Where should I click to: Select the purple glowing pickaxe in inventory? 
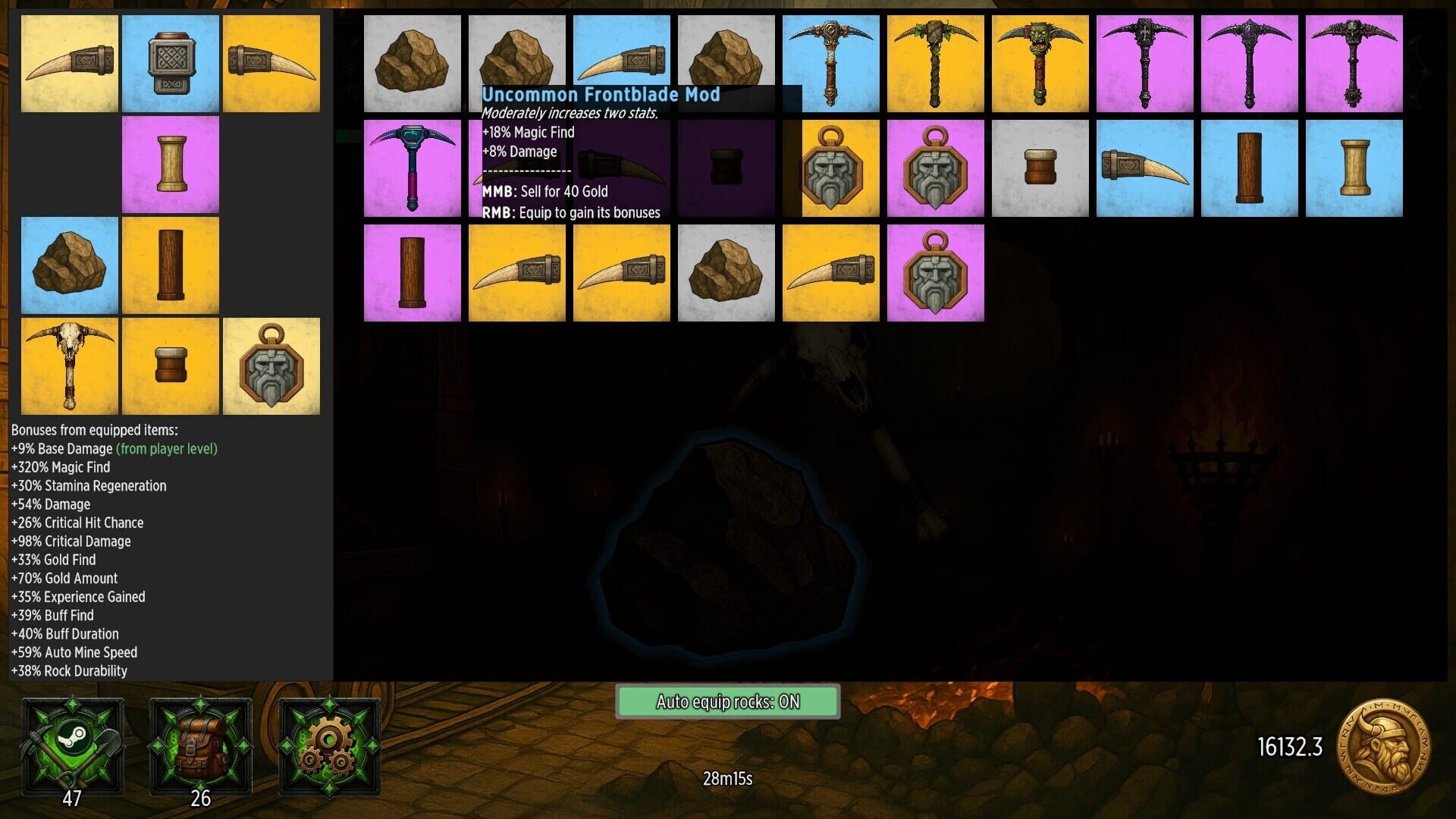point(413,167)
